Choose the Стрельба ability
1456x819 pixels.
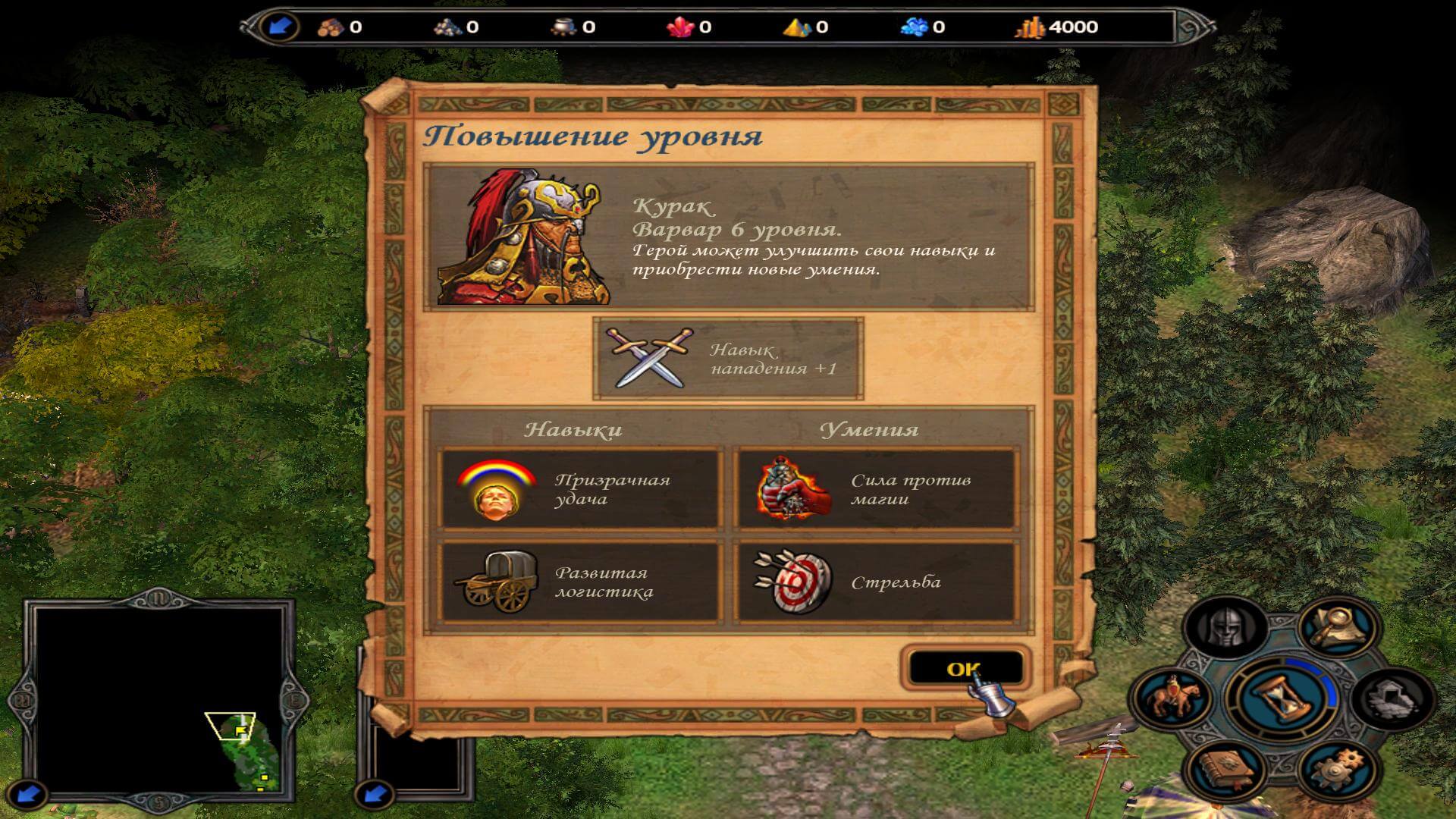(x=874, y=582)
